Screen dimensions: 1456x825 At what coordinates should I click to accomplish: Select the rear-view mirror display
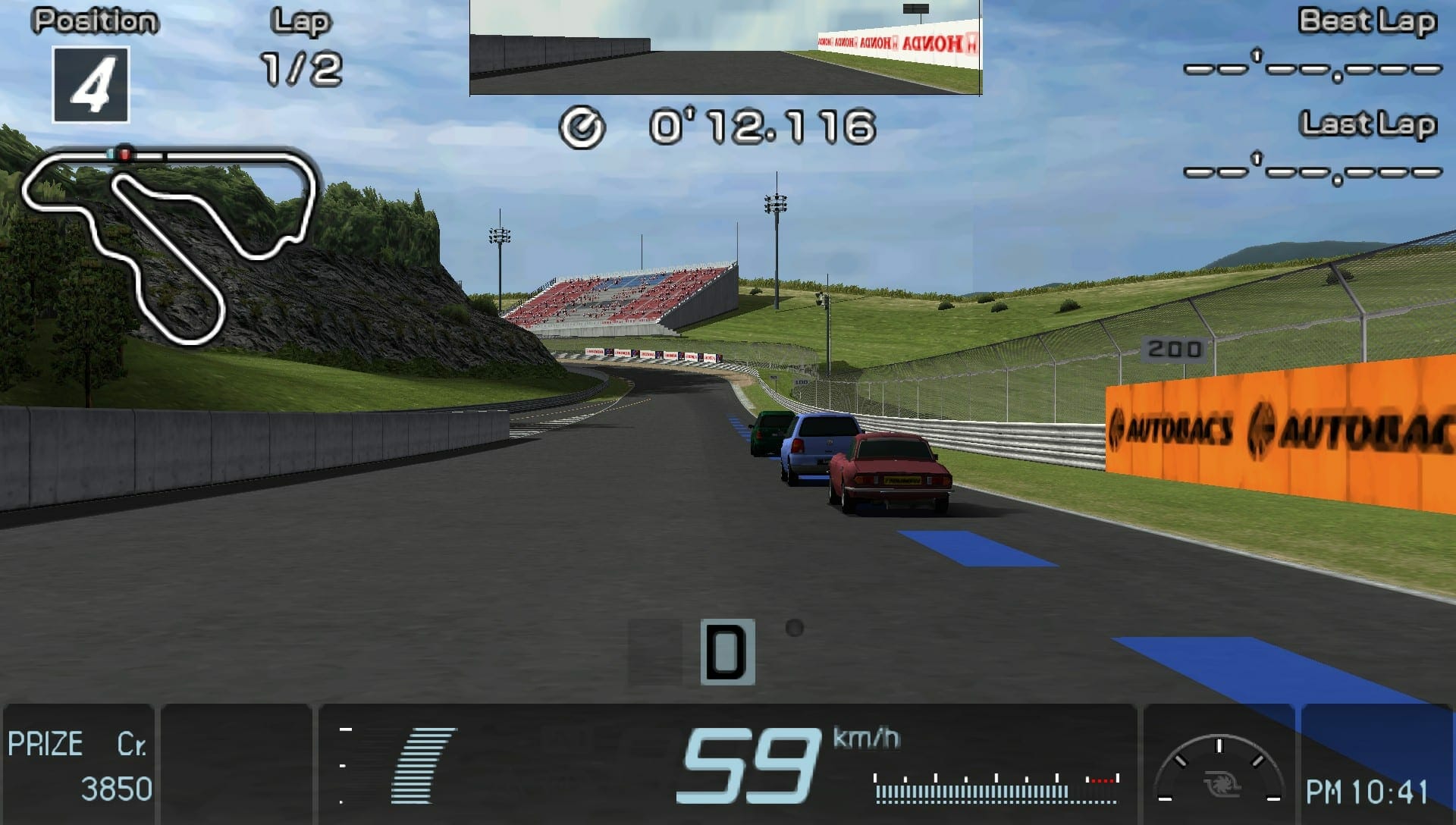pos(725,47)
